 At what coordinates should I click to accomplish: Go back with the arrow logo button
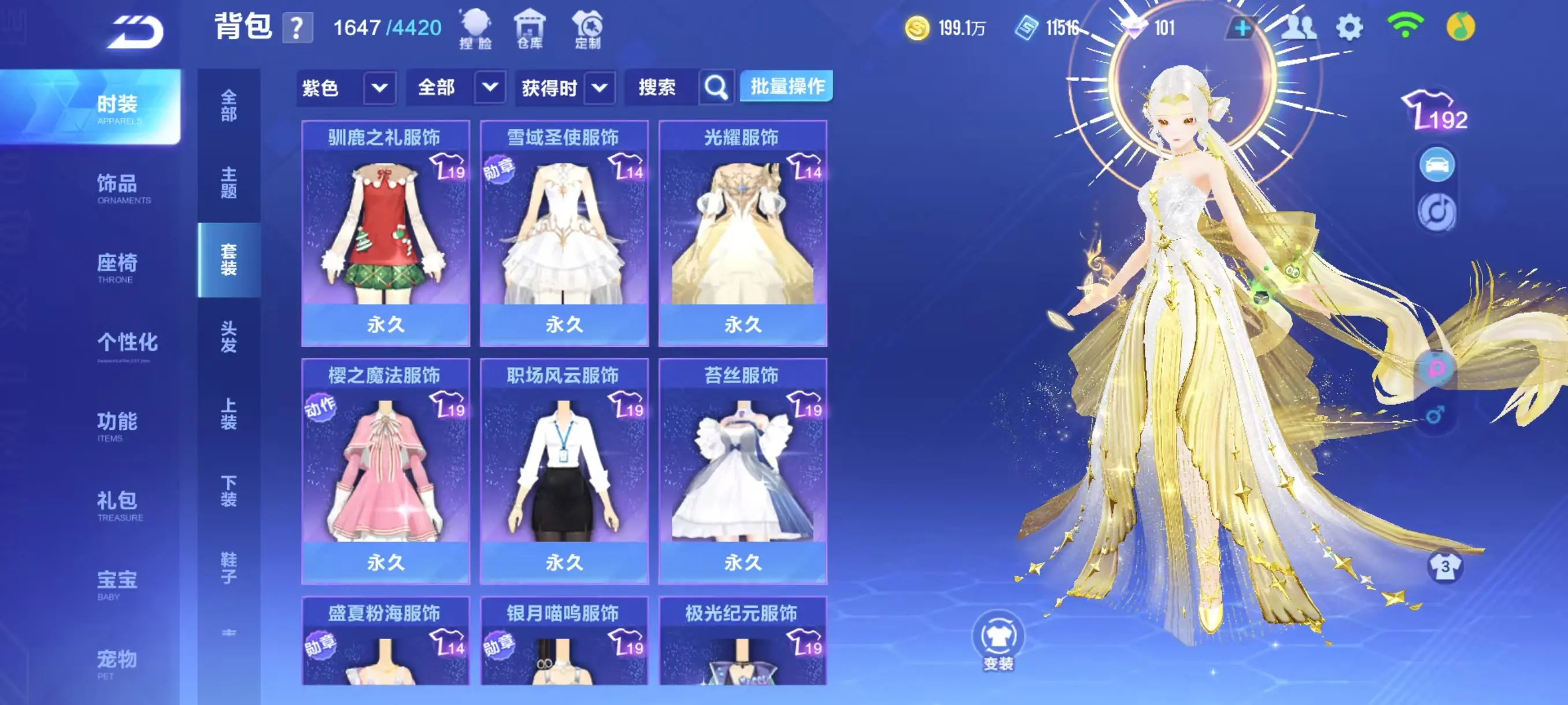(135, 32)
